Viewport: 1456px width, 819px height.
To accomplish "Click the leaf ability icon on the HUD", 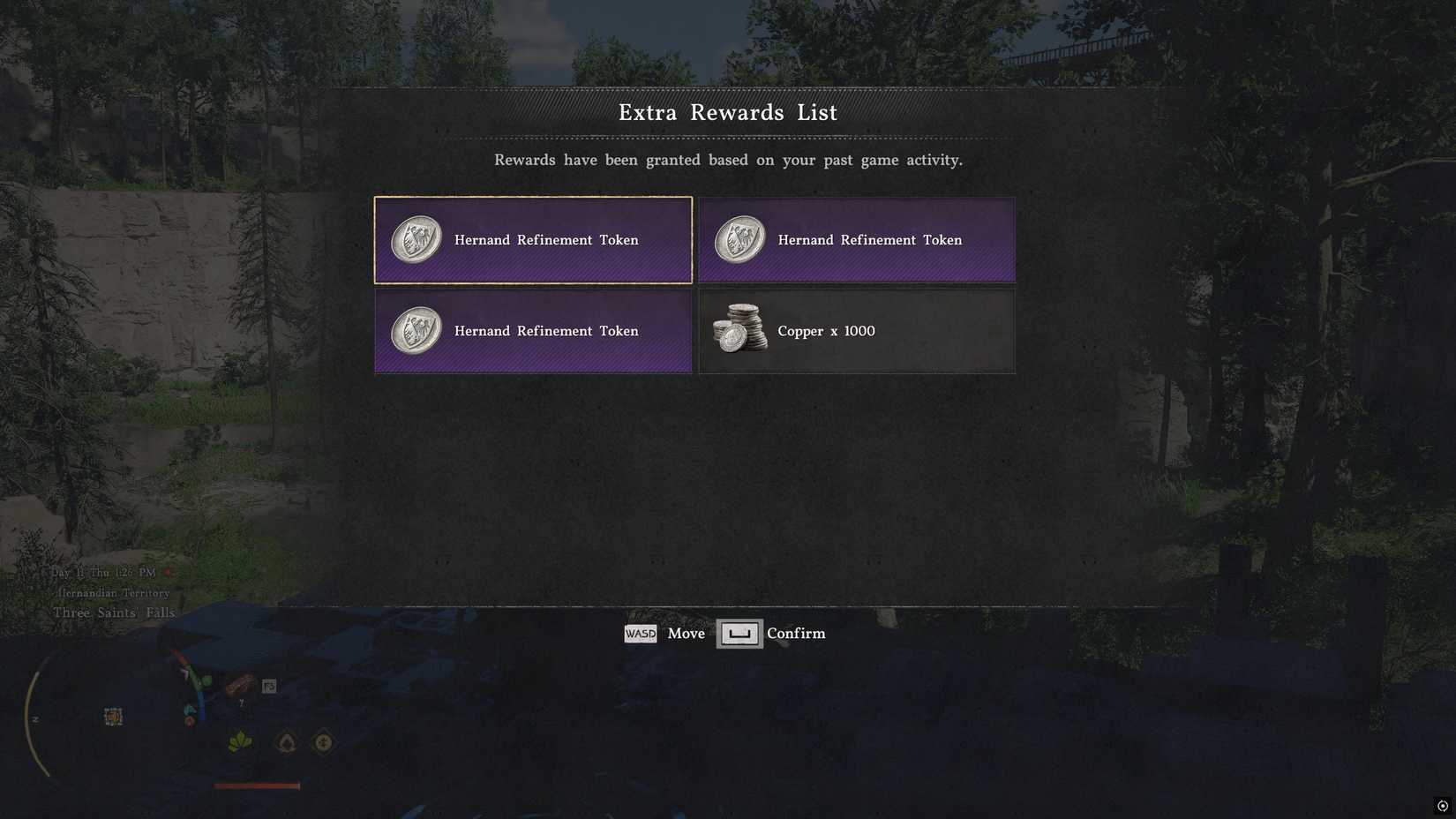I will [x=240, y=743].
